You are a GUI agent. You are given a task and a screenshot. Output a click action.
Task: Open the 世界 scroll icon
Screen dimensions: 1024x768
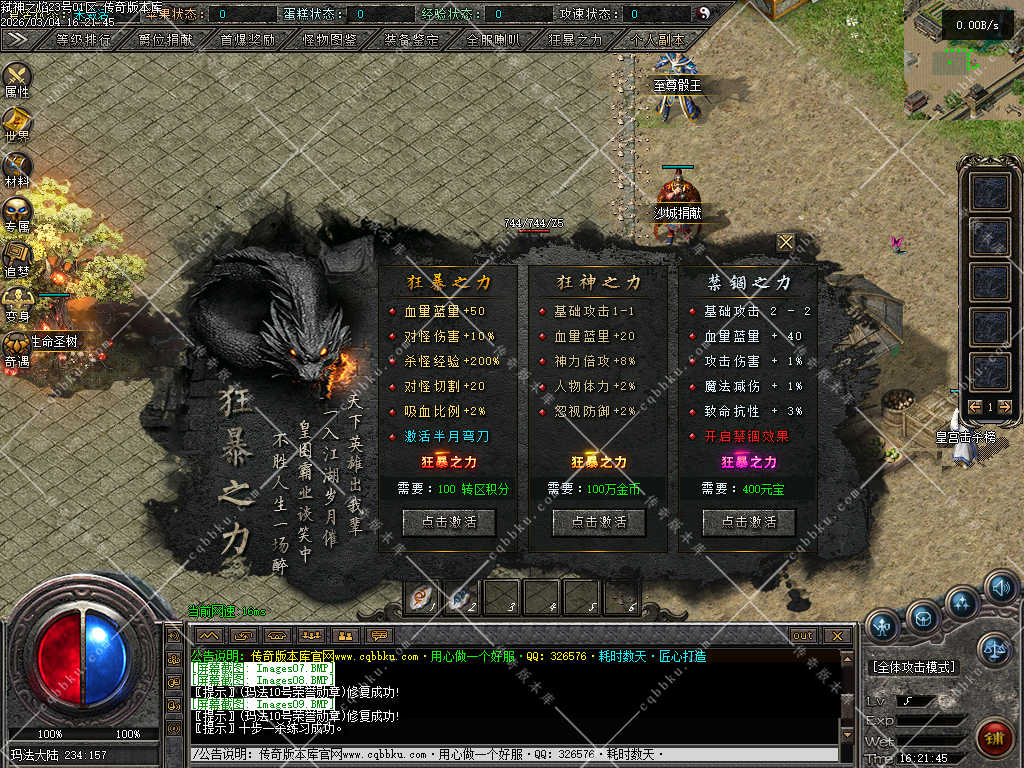[17, 122]
